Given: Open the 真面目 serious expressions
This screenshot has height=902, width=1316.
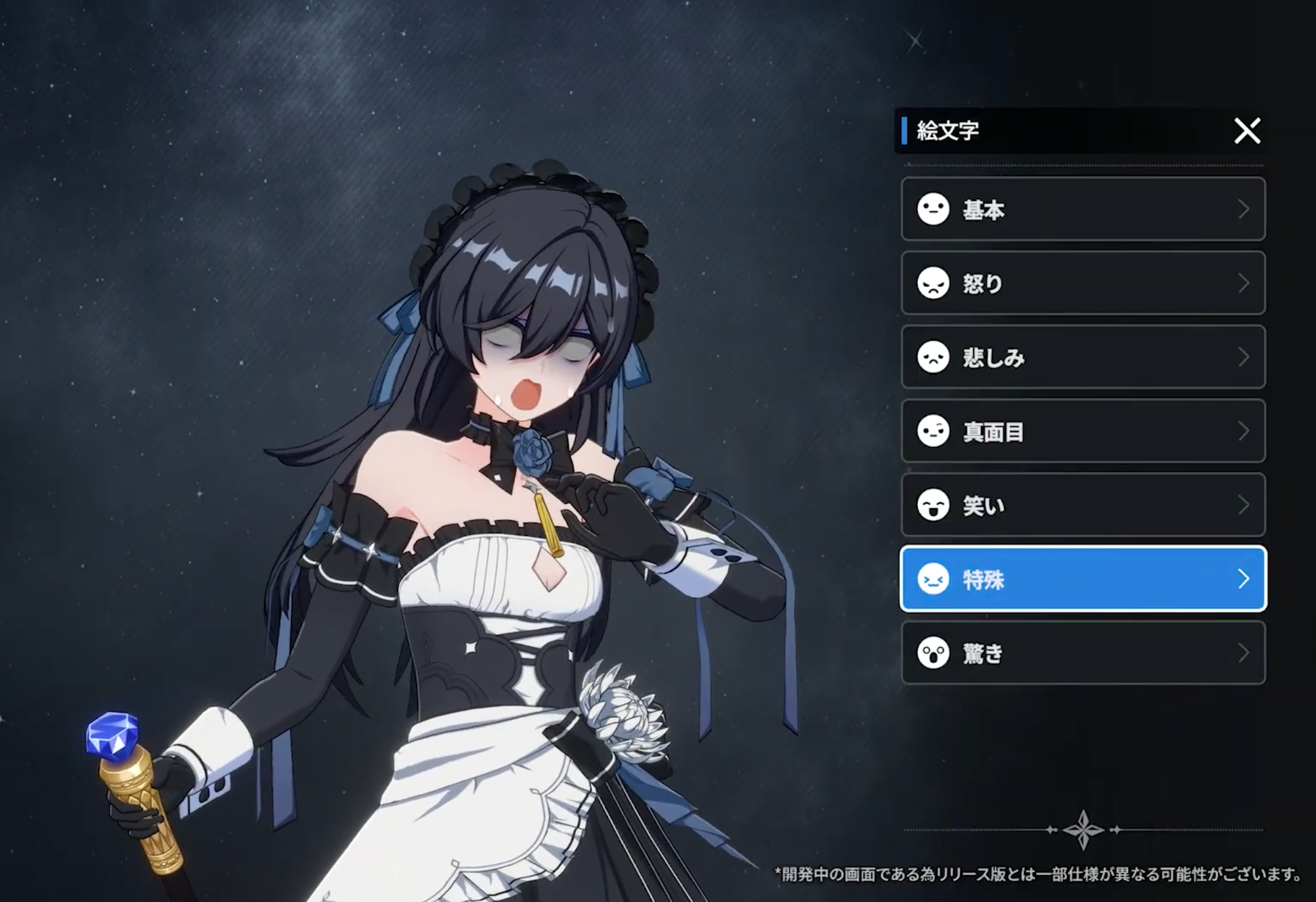Looking at the screenshot, I should coord(1082,431).
